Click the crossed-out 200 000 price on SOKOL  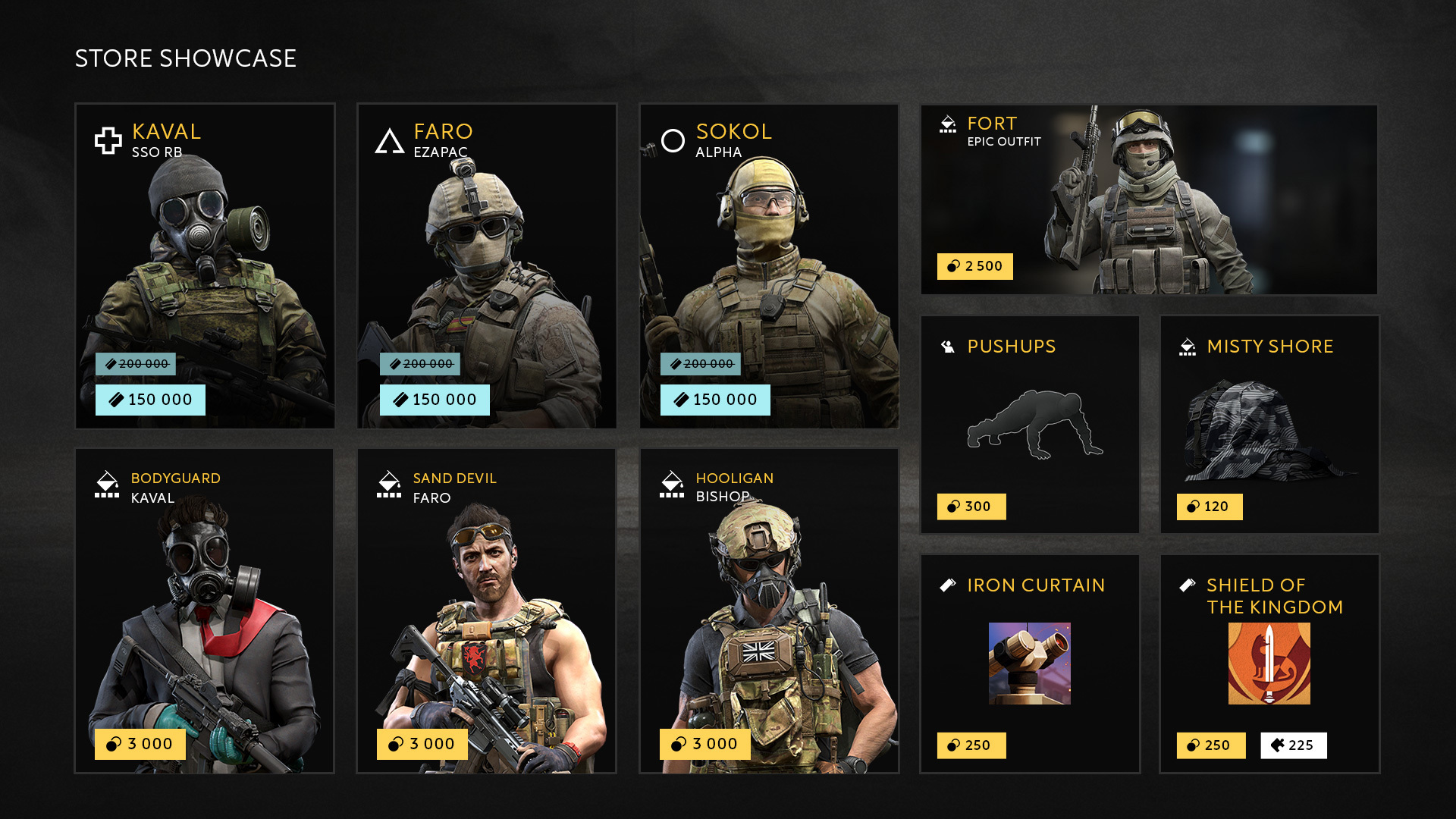(701, 363)
